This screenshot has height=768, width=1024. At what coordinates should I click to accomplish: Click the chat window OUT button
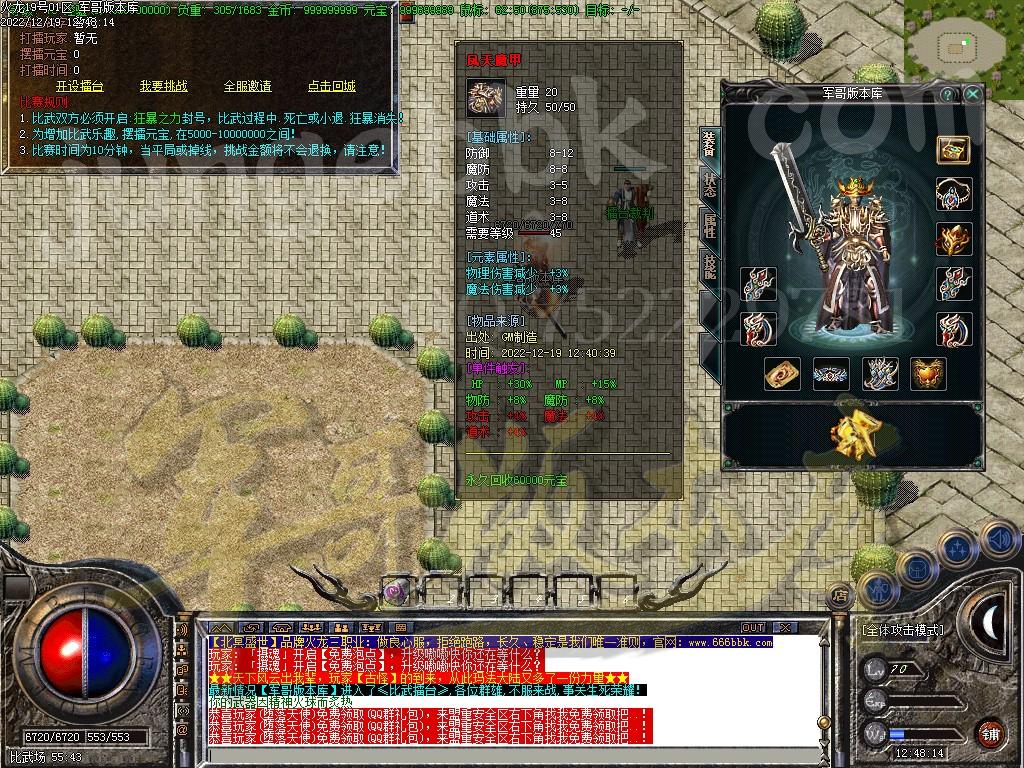[752, 627]
